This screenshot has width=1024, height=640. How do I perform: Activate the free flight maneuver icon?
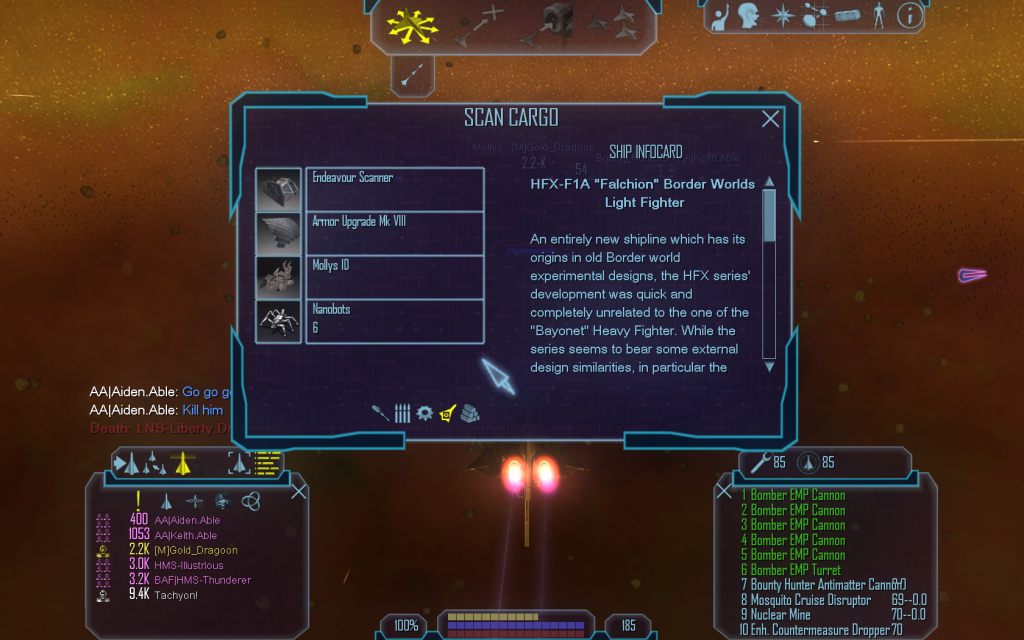coord(409,26)
